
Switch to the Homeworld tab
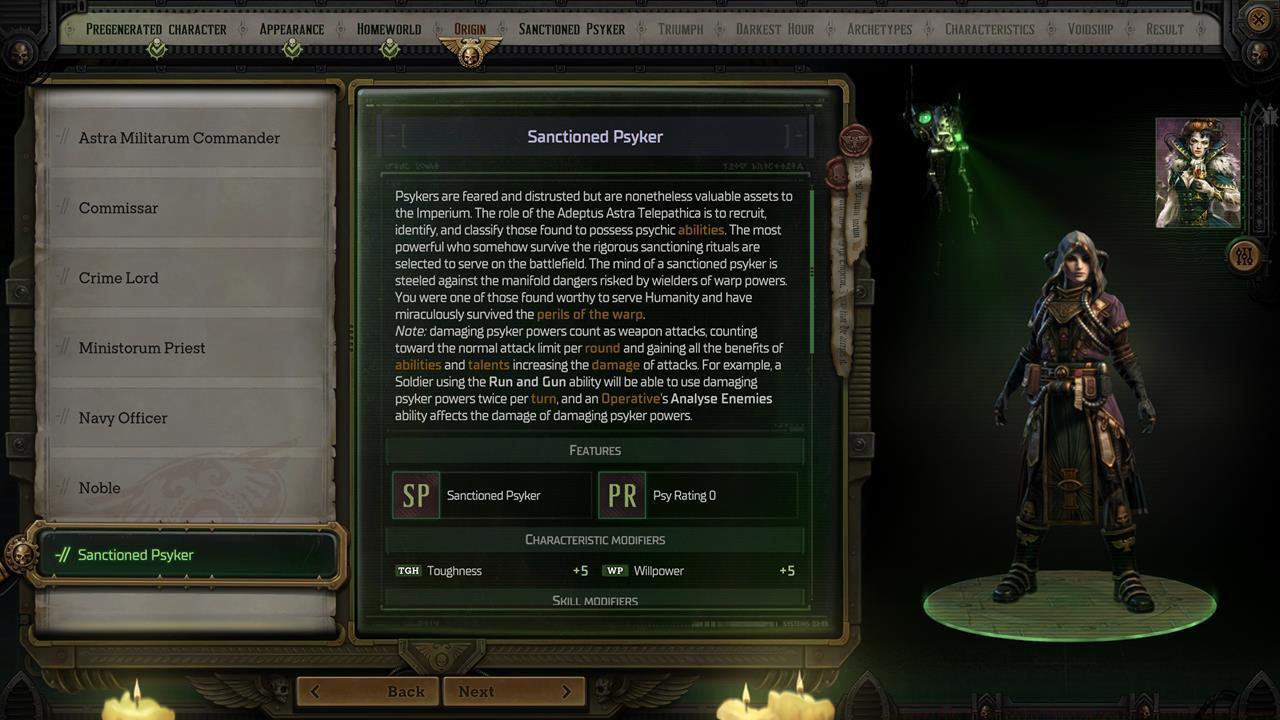tap(388, 29)
